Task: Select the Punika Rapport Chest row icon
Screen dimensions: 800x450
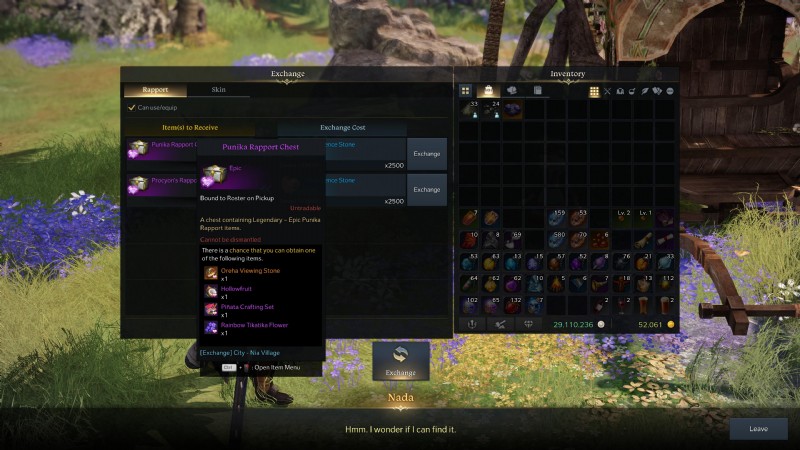Action: point(137,149)
